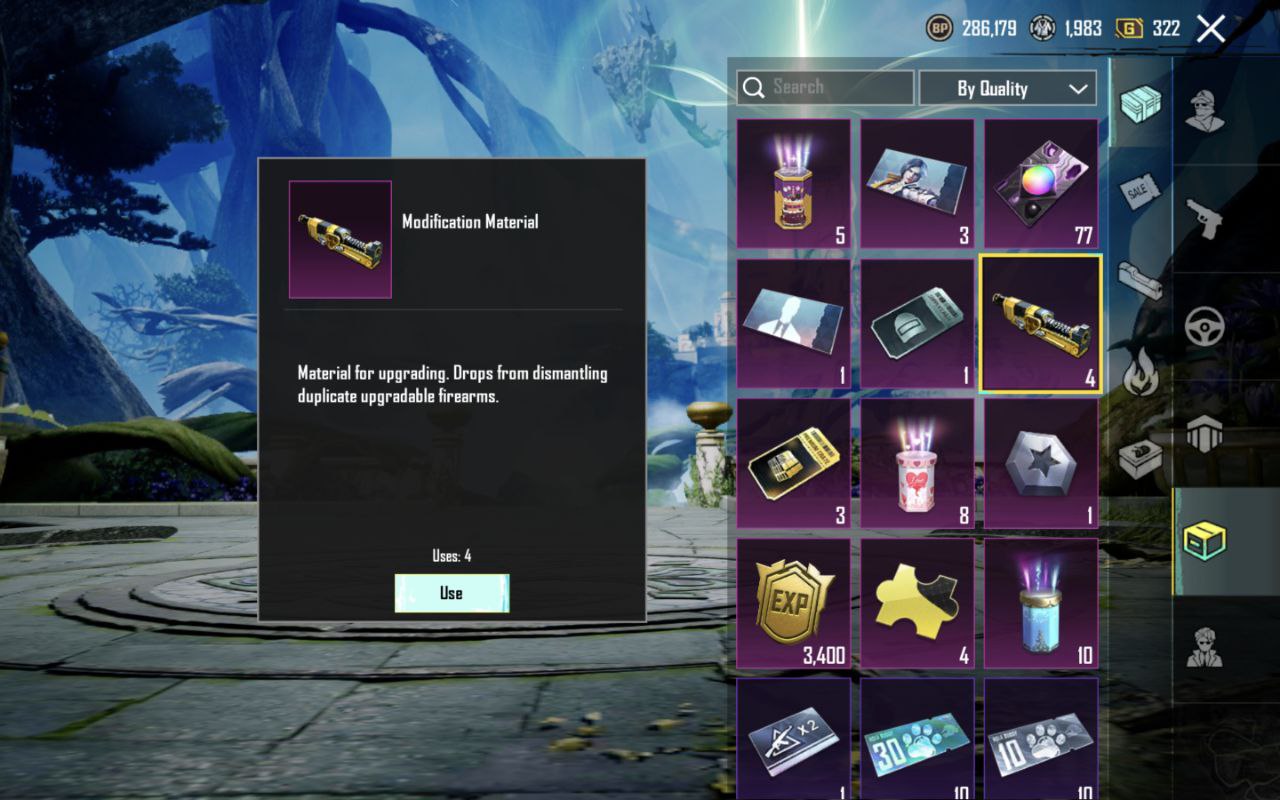This screenshot has height=800, width=1280.
Task: Select the gold EXP badge item
Action: coord(793,604)
